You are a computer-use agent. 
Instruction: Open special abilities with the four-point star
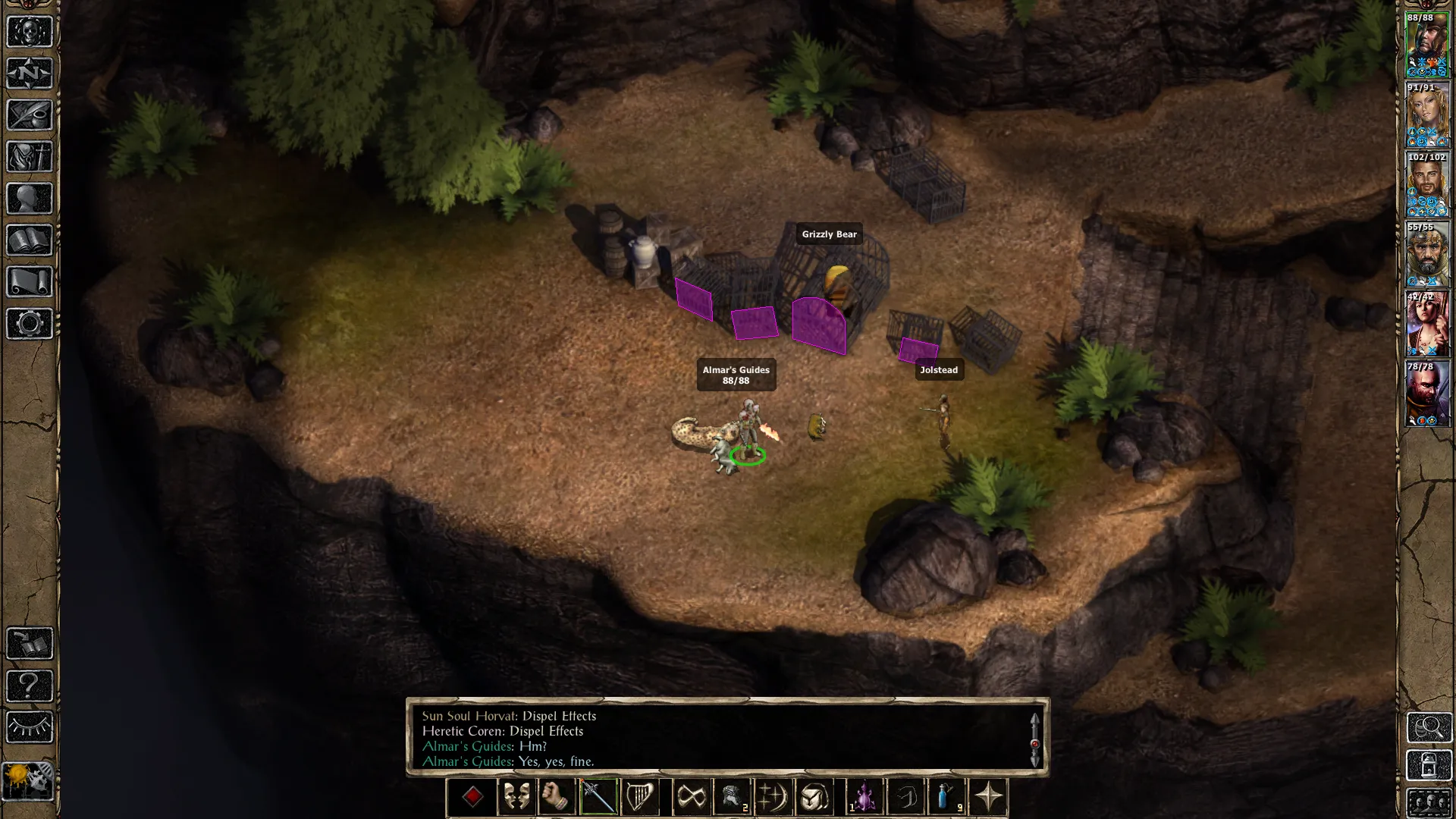point(988,797)
